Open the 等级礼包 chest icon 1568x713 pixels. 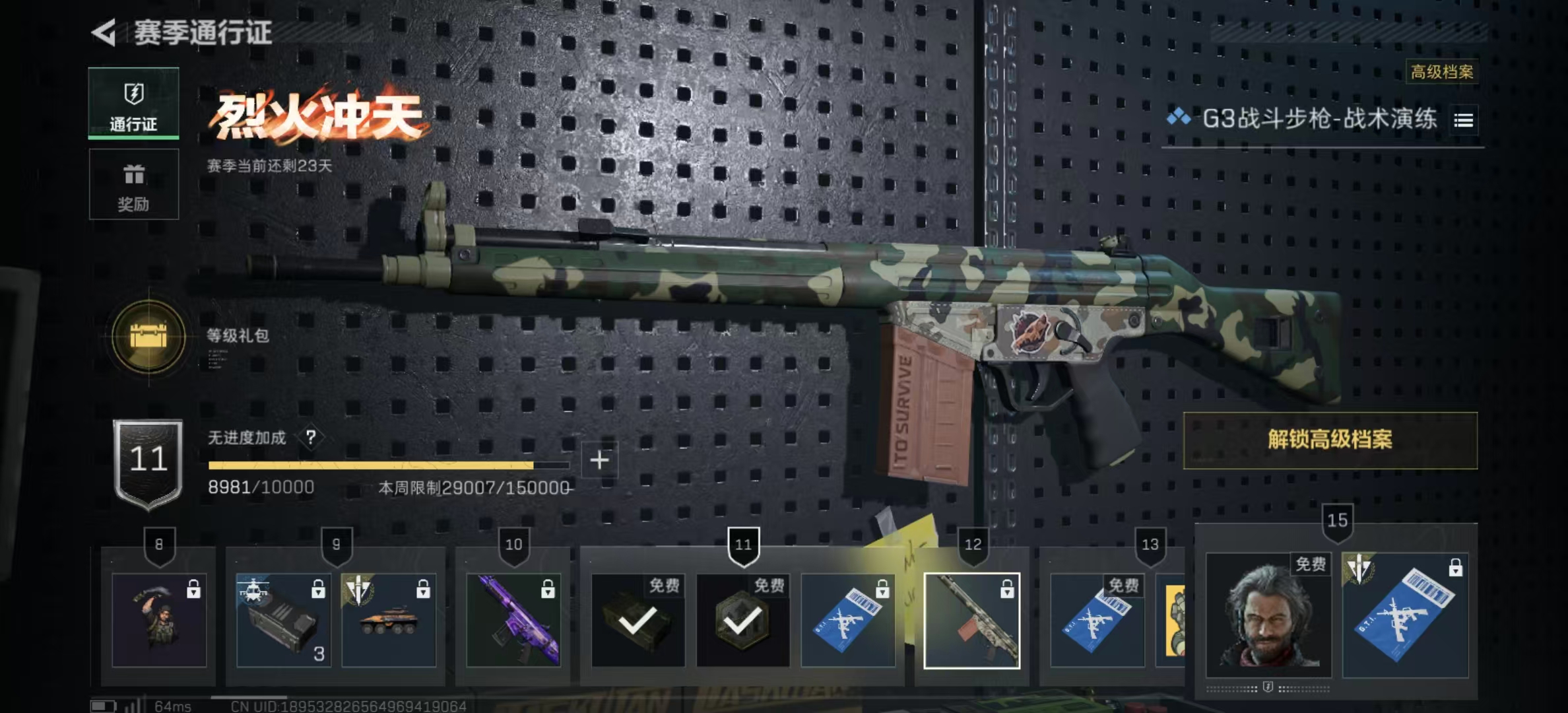pyautogui.click(x=148, y=336)
